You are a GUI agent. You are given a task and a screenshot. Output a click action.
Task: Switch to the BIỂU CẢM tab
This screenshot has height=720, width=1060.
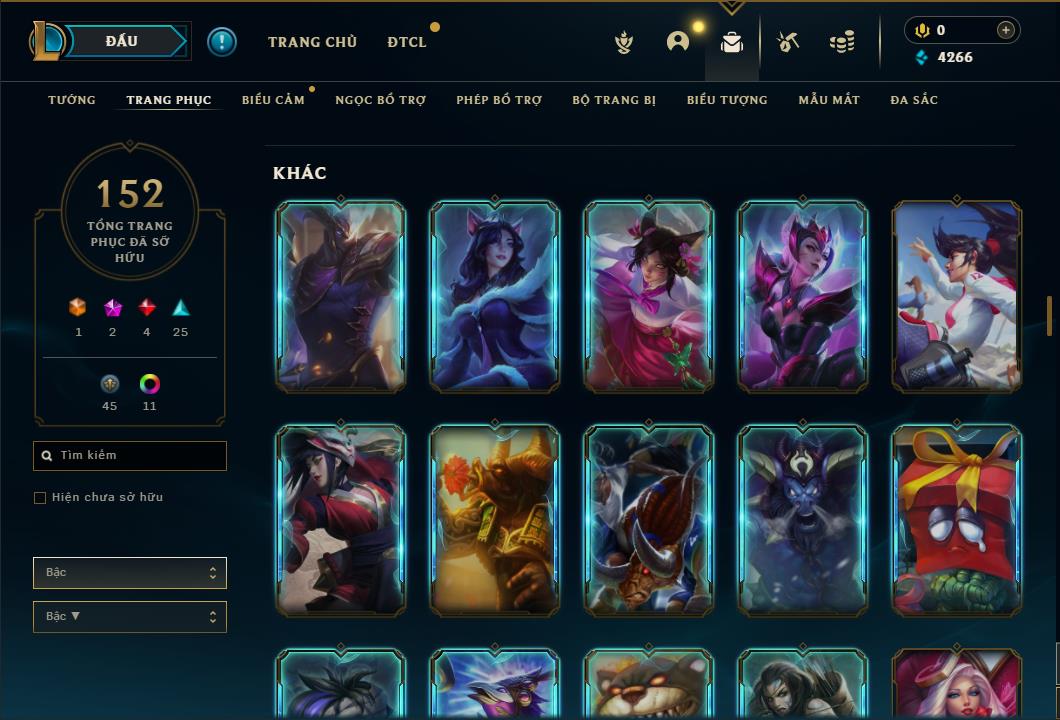[x=273, y=100]
